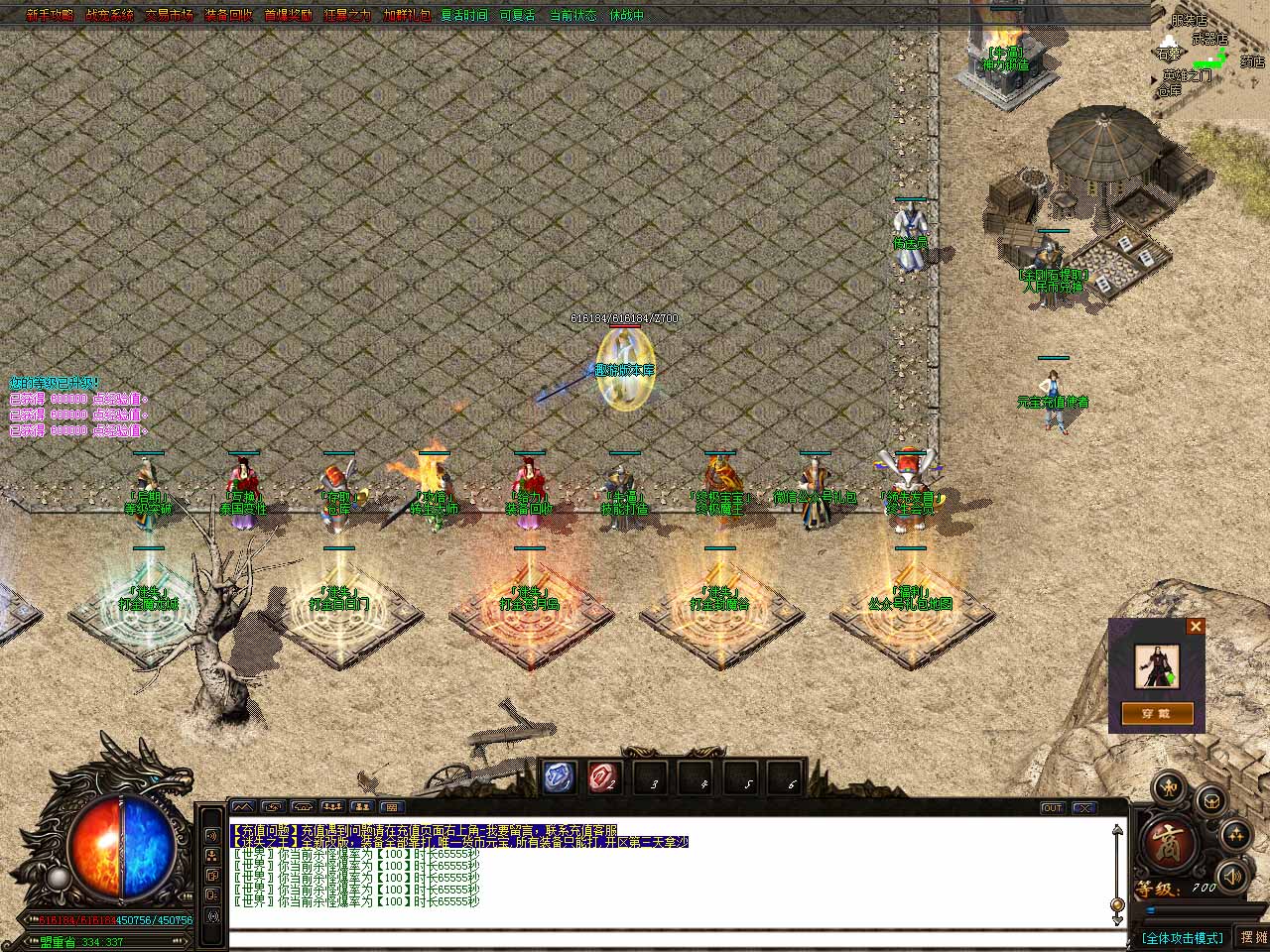The image size is (1270, 952).
Task: Toggle the sound speaker button
Action: 1232,876
